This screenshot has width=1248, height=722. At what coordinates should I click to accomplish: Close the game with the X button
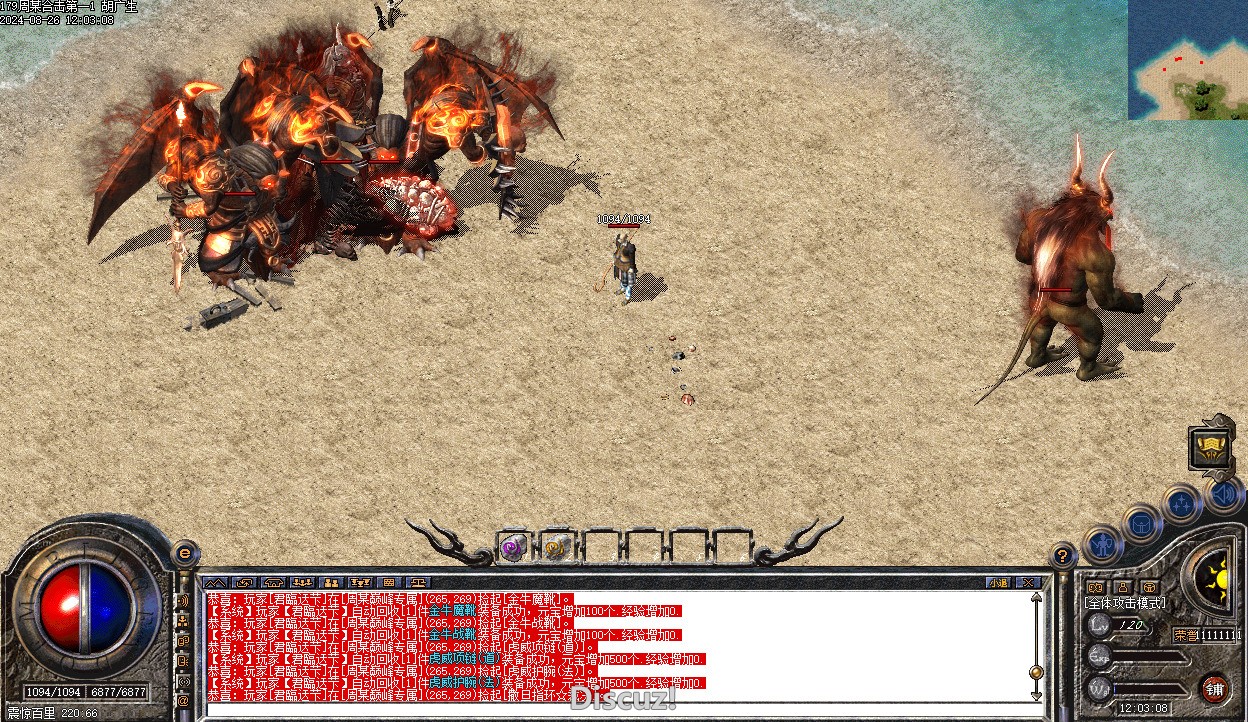point(1026,582)
